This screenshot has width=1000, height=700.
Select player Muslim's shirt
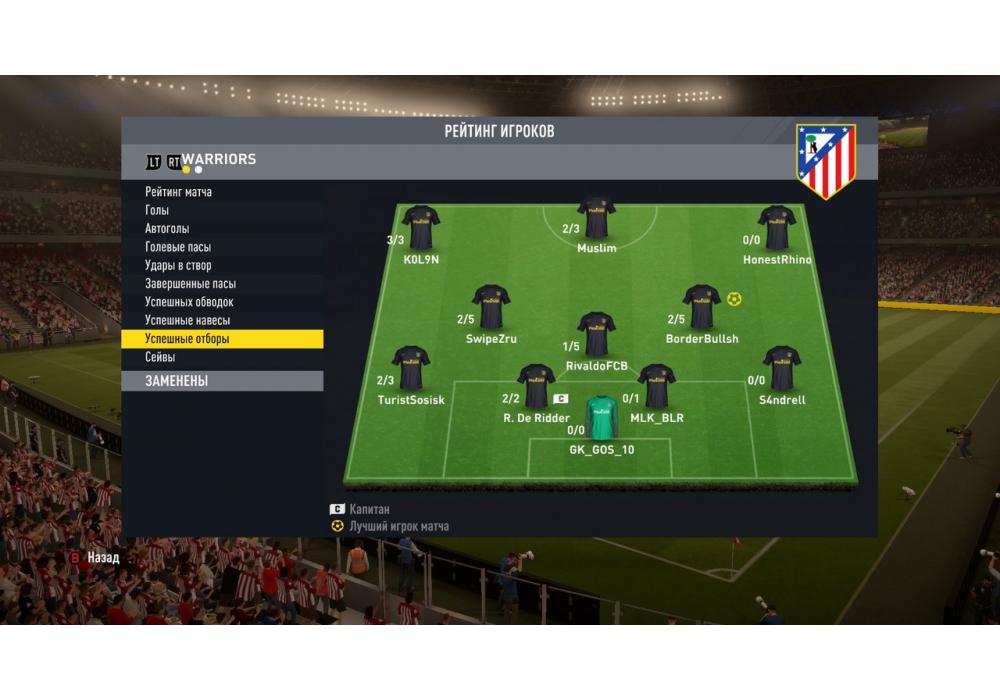coord(597,219)
